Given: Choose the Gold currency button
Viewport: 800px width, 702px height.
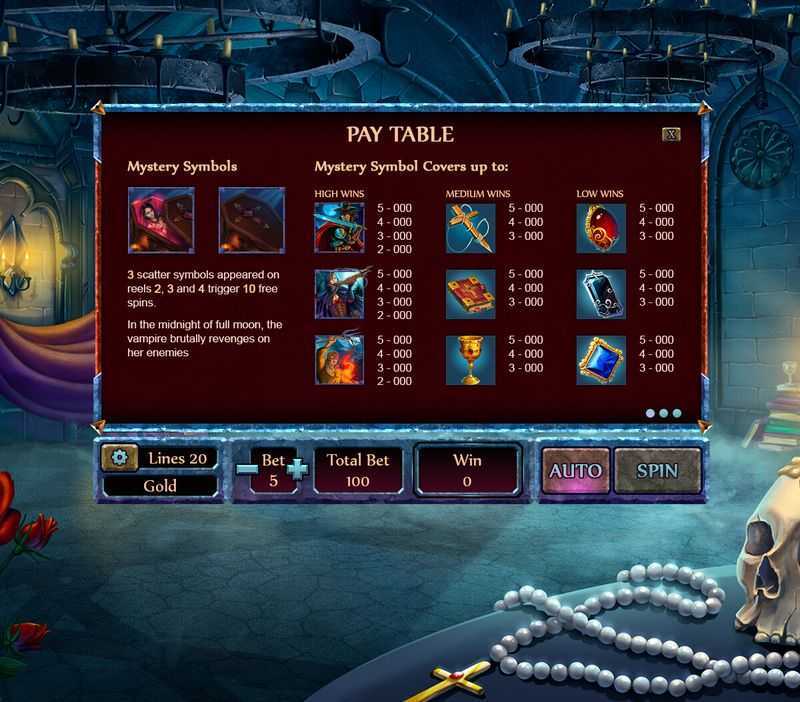Looking at the screenshot, I should [x=160, y=485].
